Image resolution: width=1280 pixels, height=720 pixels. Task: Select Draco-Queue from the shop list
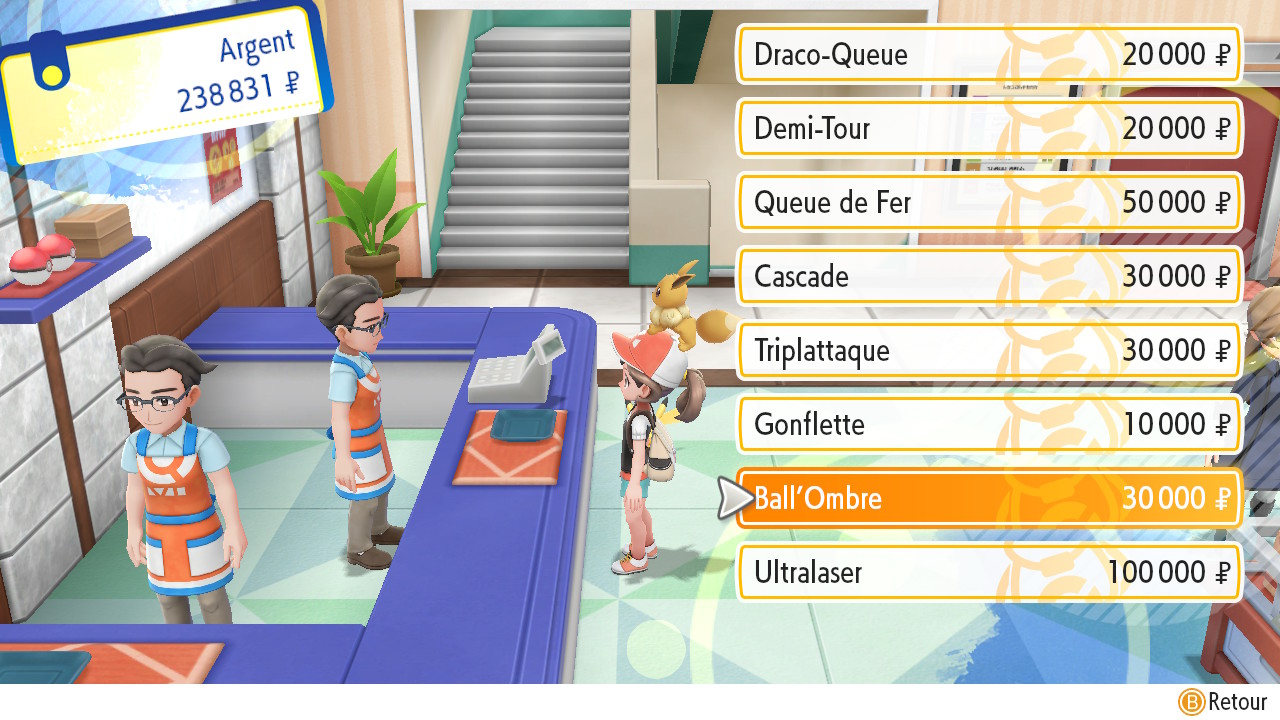pyautogui.click(x=988, y=55)
